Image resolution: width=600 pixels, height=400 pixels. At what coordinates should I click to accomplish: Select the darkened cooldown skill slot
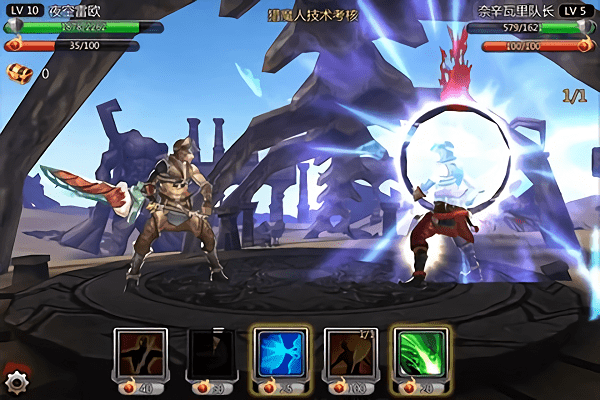(x=209, y=353)
